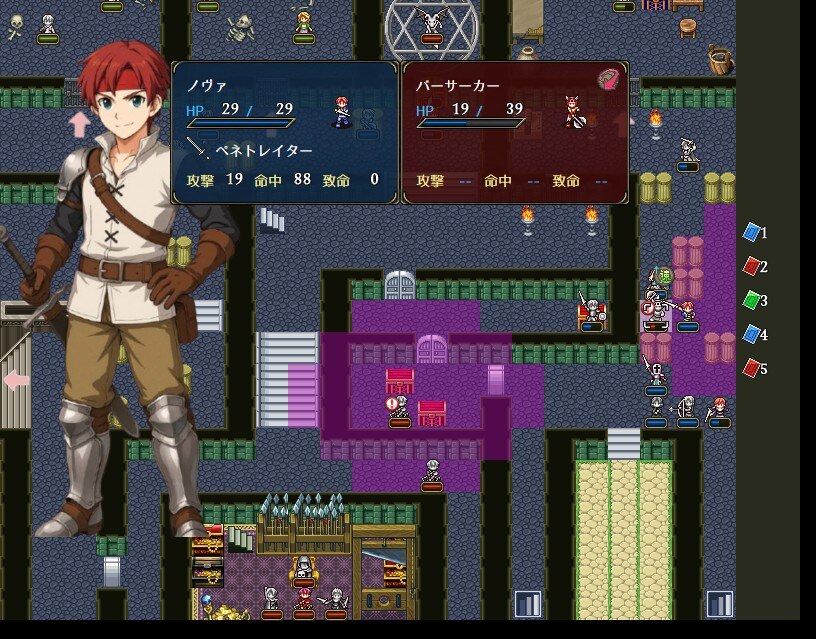The height and width of the screenshot is (639, 816).
Task: Inspect the skill icon in the バーサーカー panel
Action: 608,79
